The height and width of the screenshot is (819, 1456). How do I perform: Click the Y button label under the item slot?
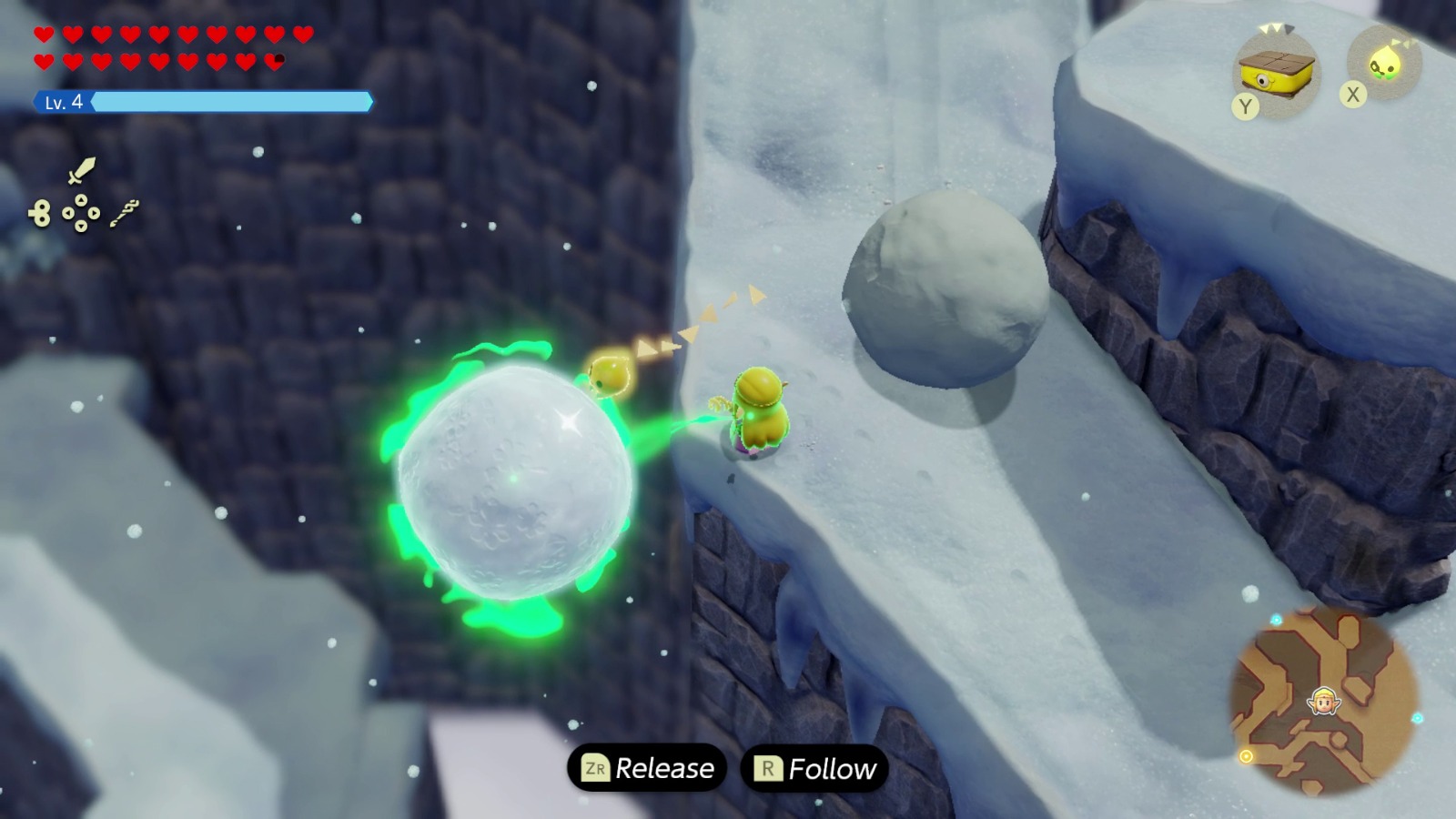(x=1246, y=106)
